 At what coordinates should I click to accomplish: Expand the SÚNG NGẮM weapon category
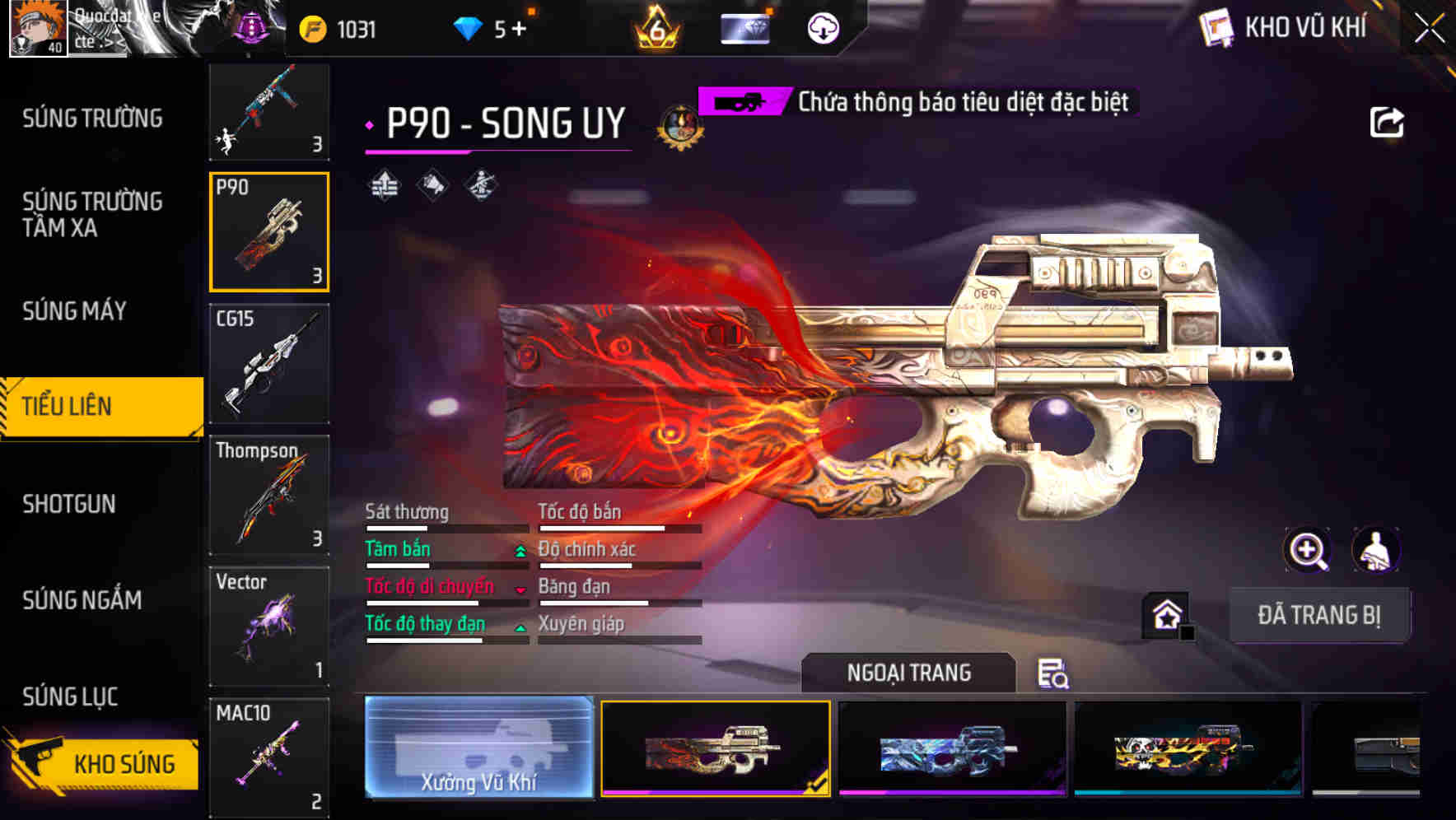click(82, 601)
